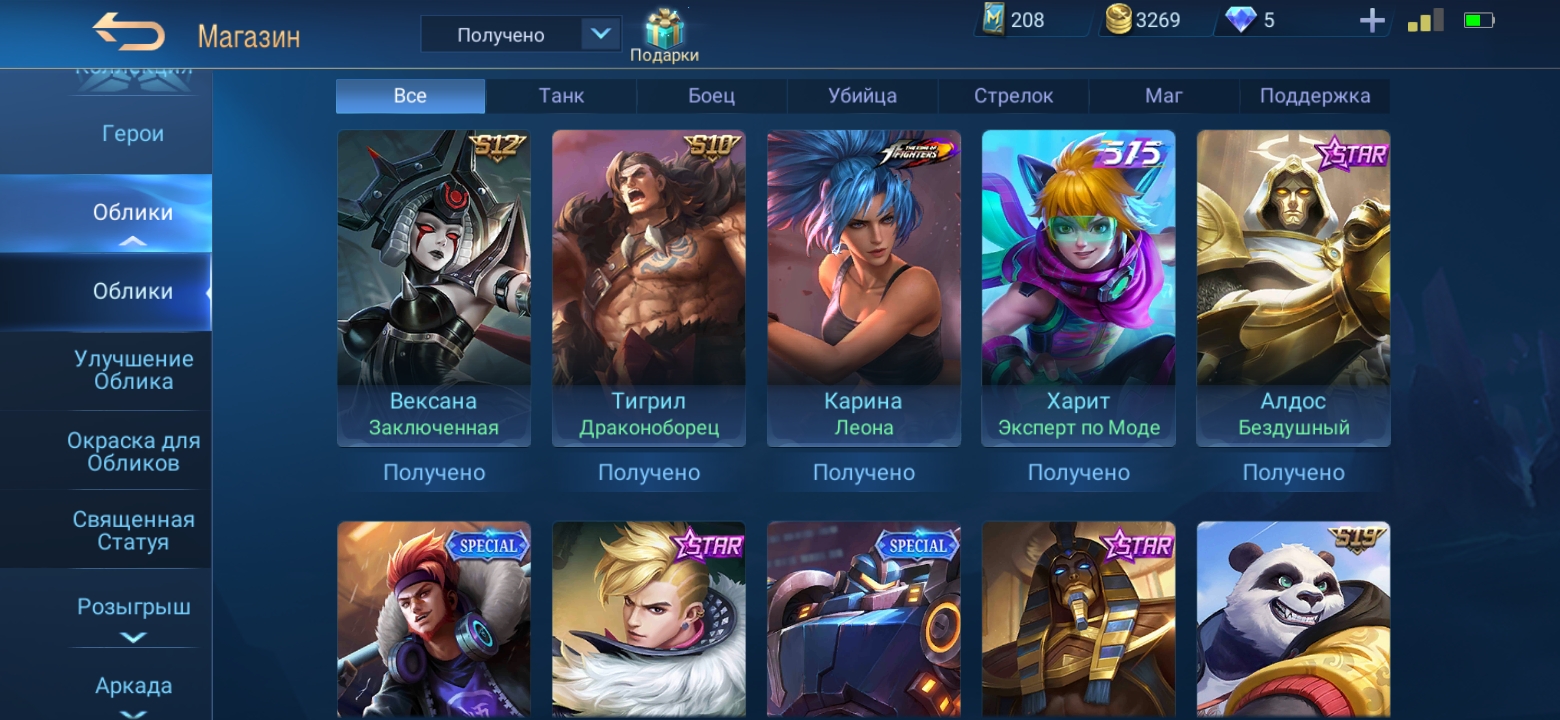Go to Окраска для Обликов
Viewport: 1560px width, 720px height.
[x=133, y=451]
